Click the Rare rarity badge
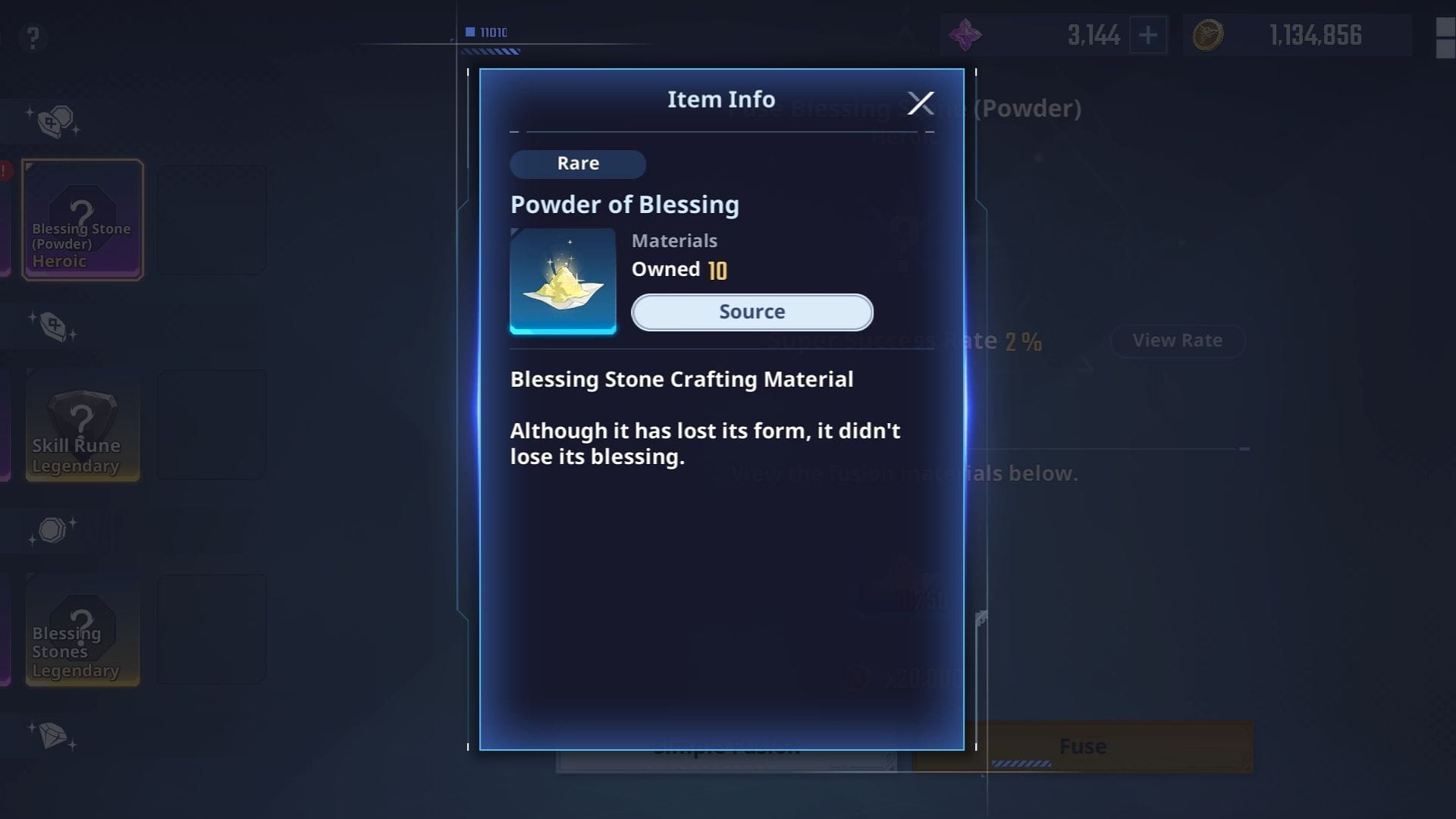The height and width of the screenshot is (819, 1456). [x=578, y=164]
